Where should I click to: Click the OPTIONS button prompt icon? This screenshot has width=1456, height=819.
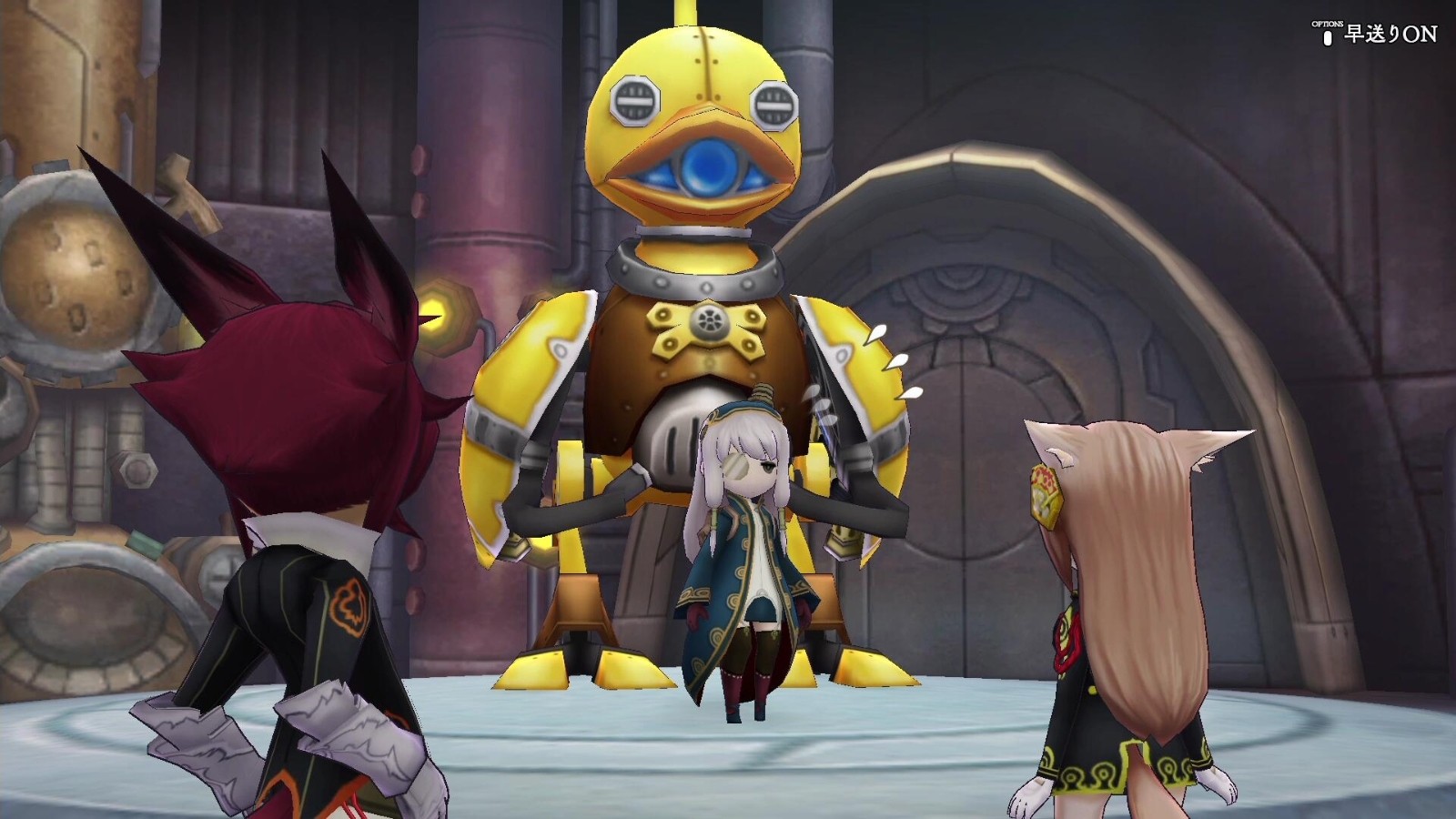coord(1327,38)
